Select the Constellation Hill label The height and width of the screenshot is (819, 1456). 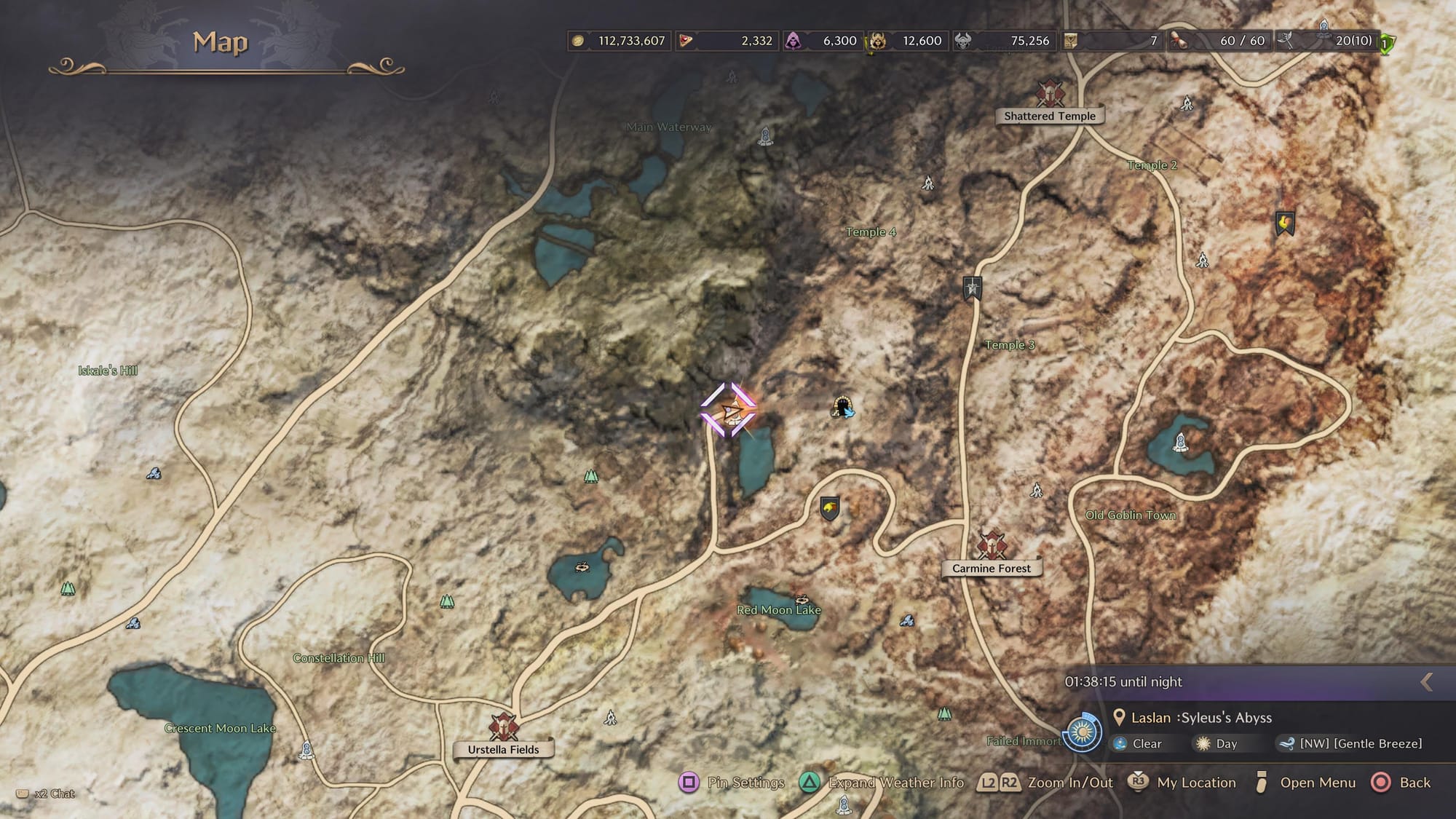pyautogui.click(x=339, y=658)
